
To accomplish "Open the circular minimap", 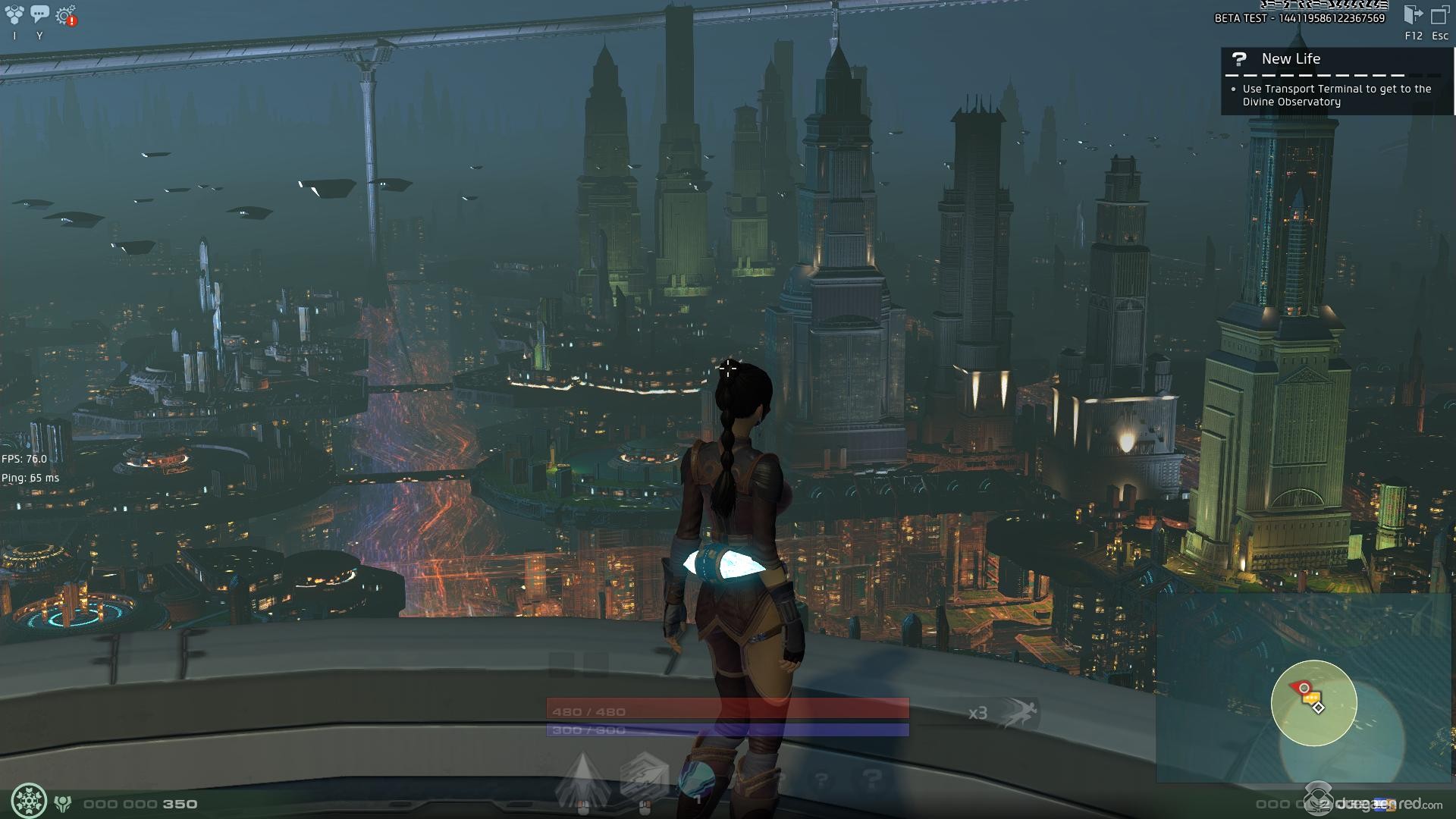I will [x=1313, y=703].
